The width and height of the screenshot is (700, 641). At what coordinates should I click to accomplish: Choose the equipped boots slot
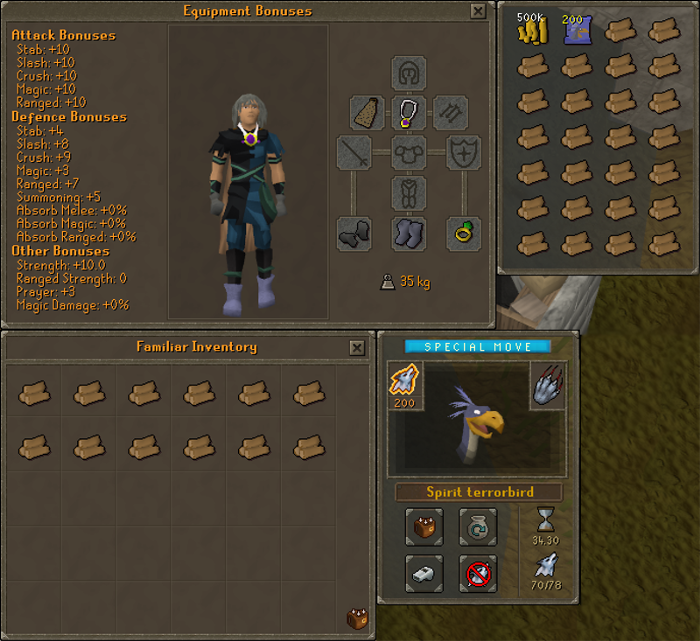tap(408, 234)
